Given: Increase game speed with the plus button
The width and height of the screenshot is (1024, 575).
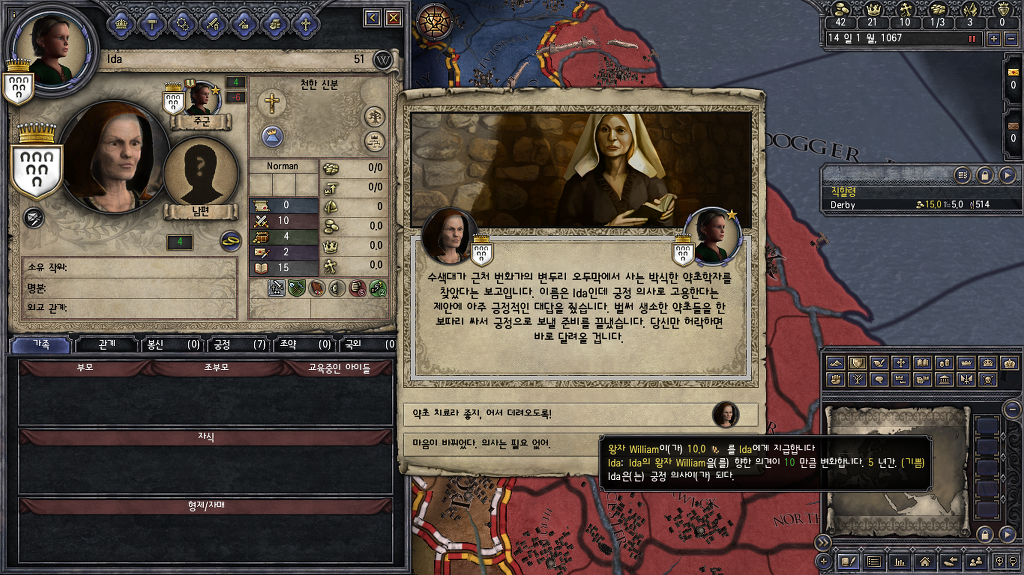Looking at the screenshot, I should (993, 38).
